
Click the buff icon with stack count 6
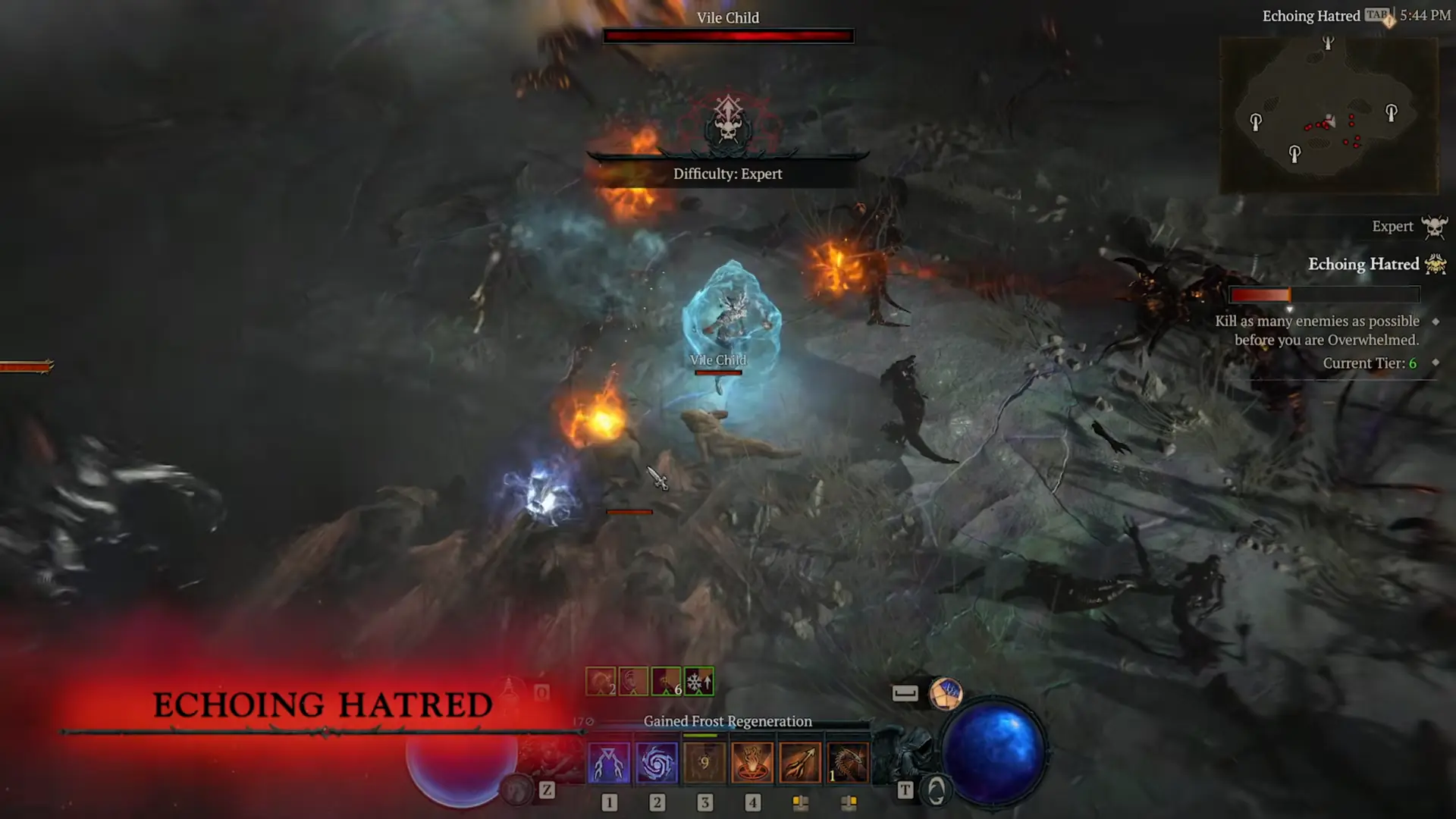click(x=666, y=682)
